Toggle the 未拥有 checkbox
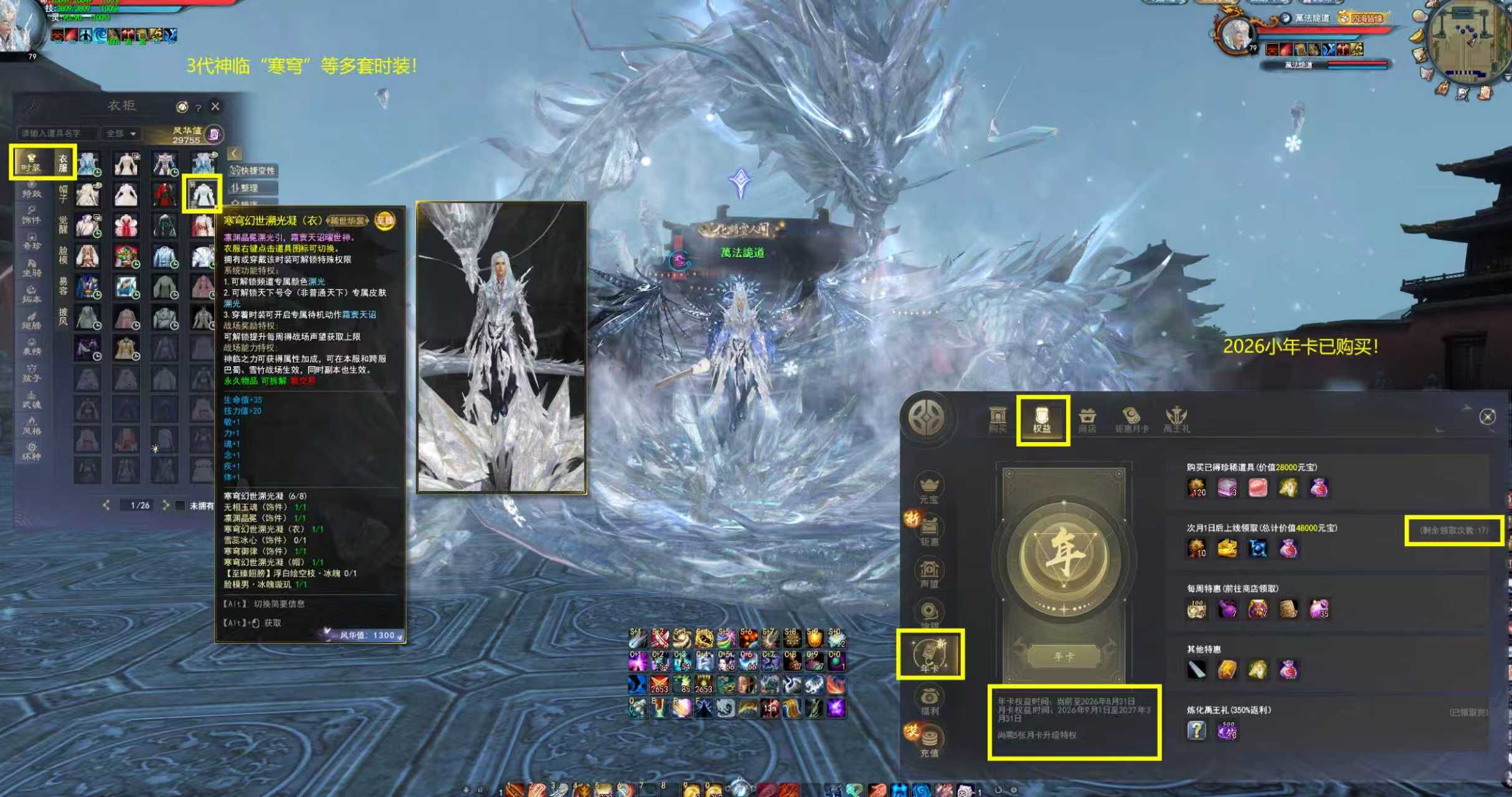Image resolution: width=1512 pixels, height=797 pixels. point(181,505)
